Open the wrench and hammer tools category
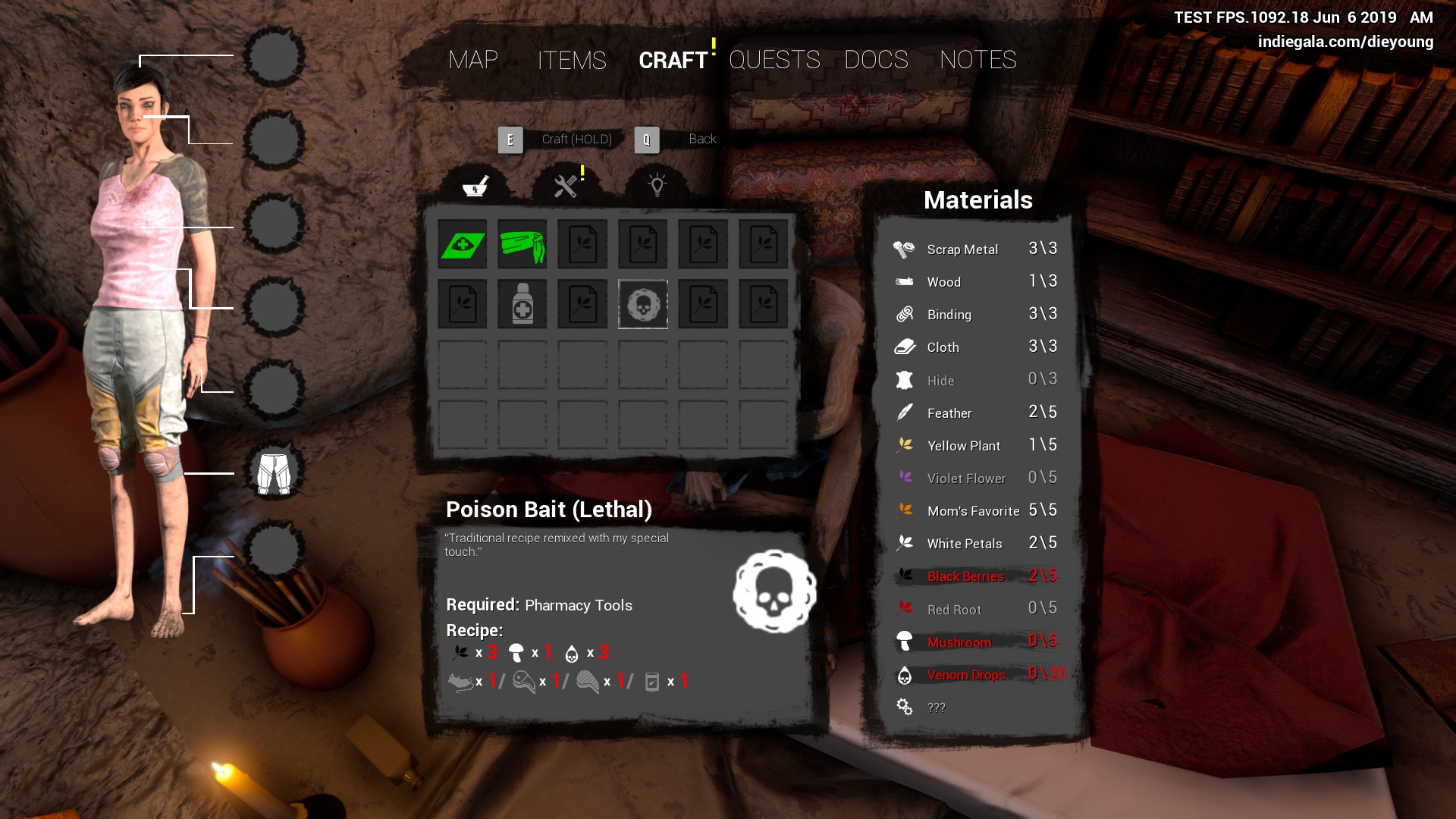 [x=566, y=186]
